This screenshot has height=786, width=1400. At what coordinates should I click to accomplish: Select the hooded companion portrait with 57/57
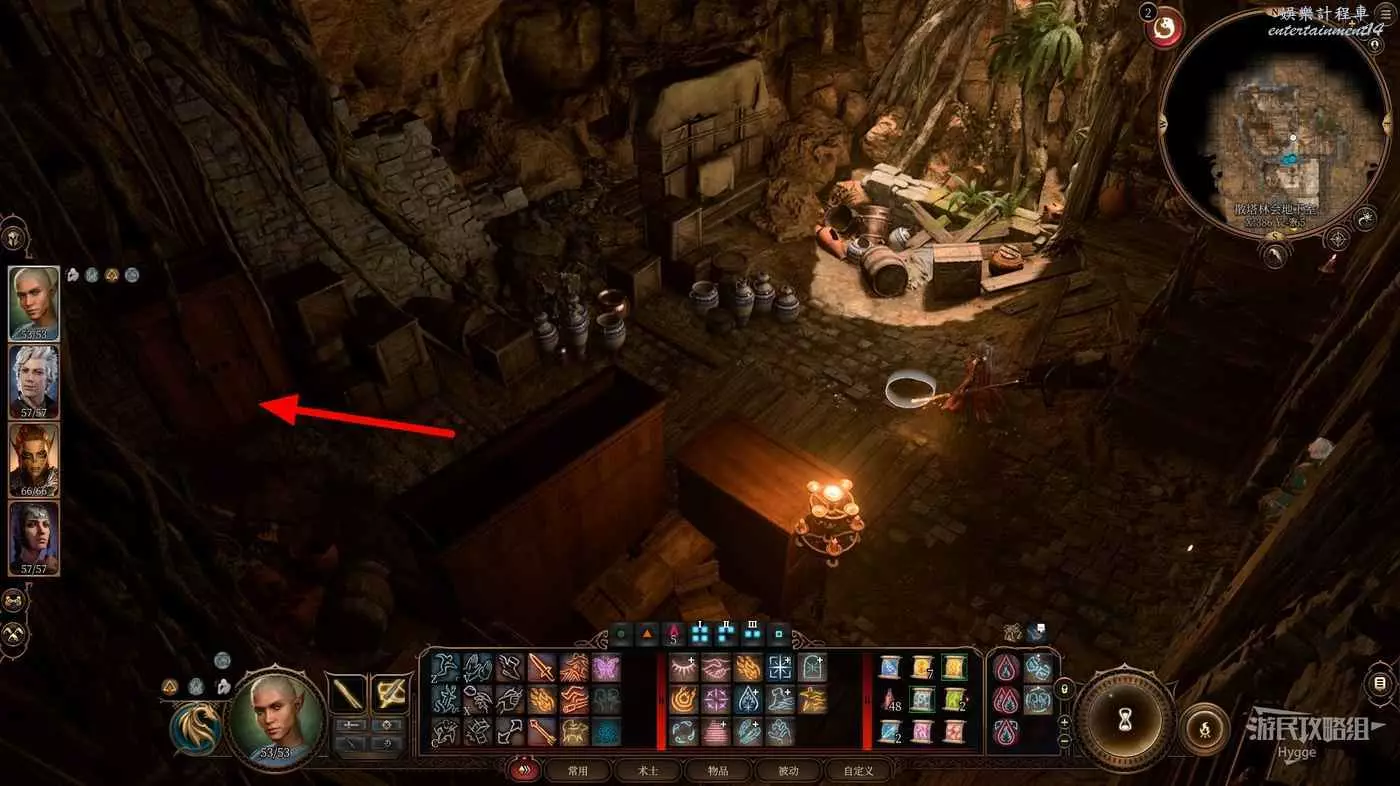pyautogui.click(x=34, y=537)
